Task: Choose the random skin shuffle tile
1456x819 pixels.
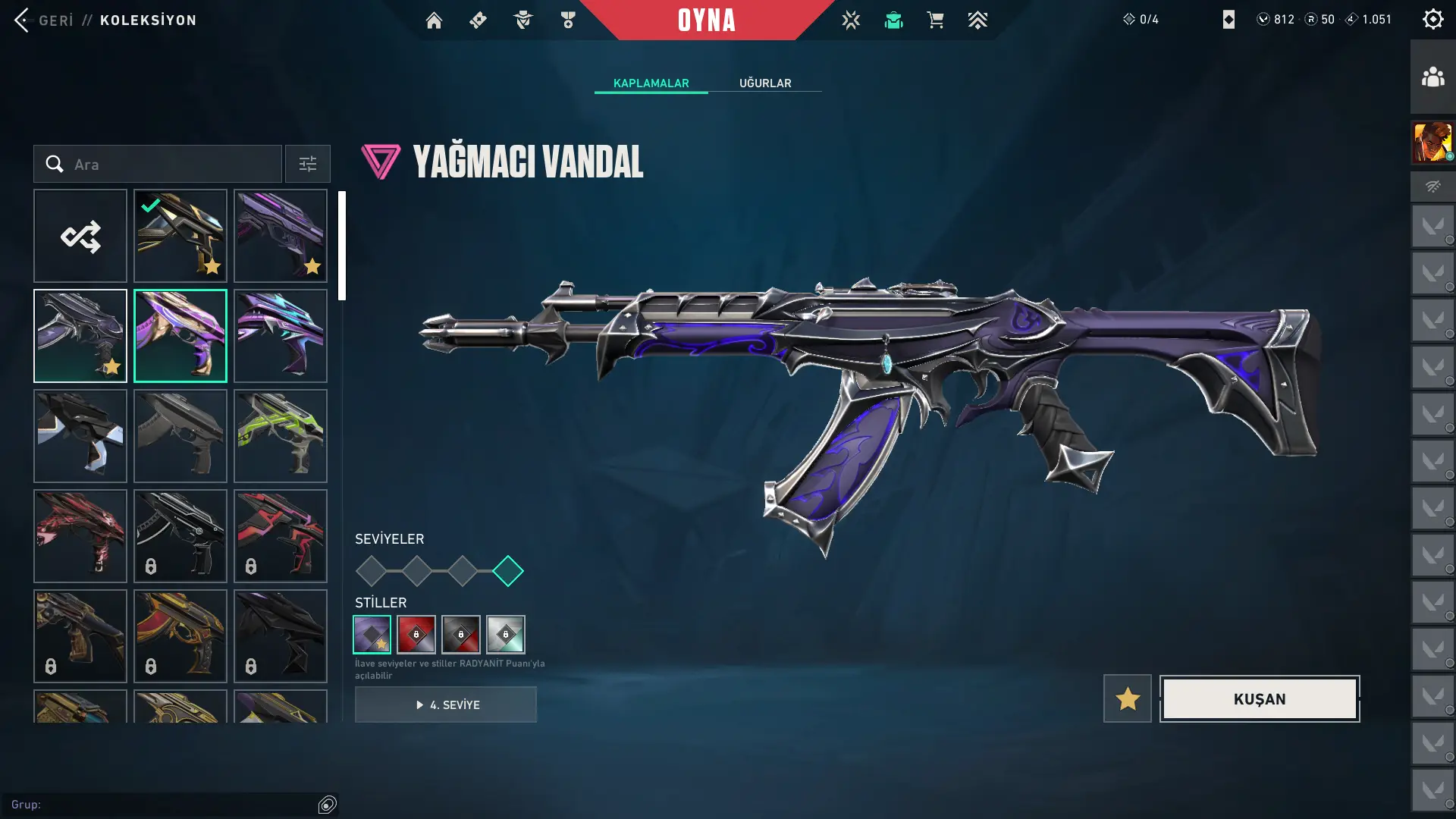Action: tap(80, 237)
